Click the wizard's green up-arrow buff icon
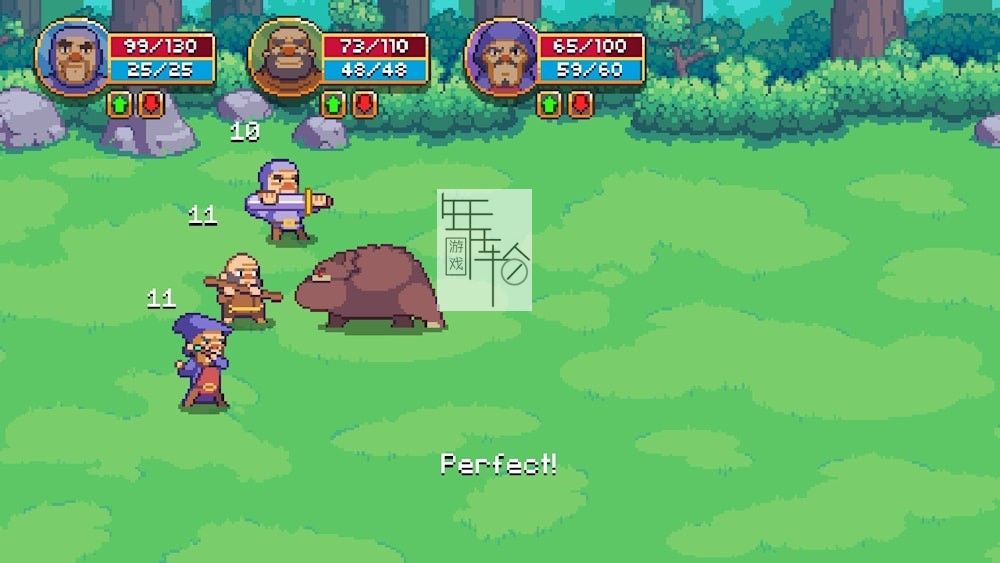The image size is (1000, 563). pyautogui.click(x=549, y=104)
